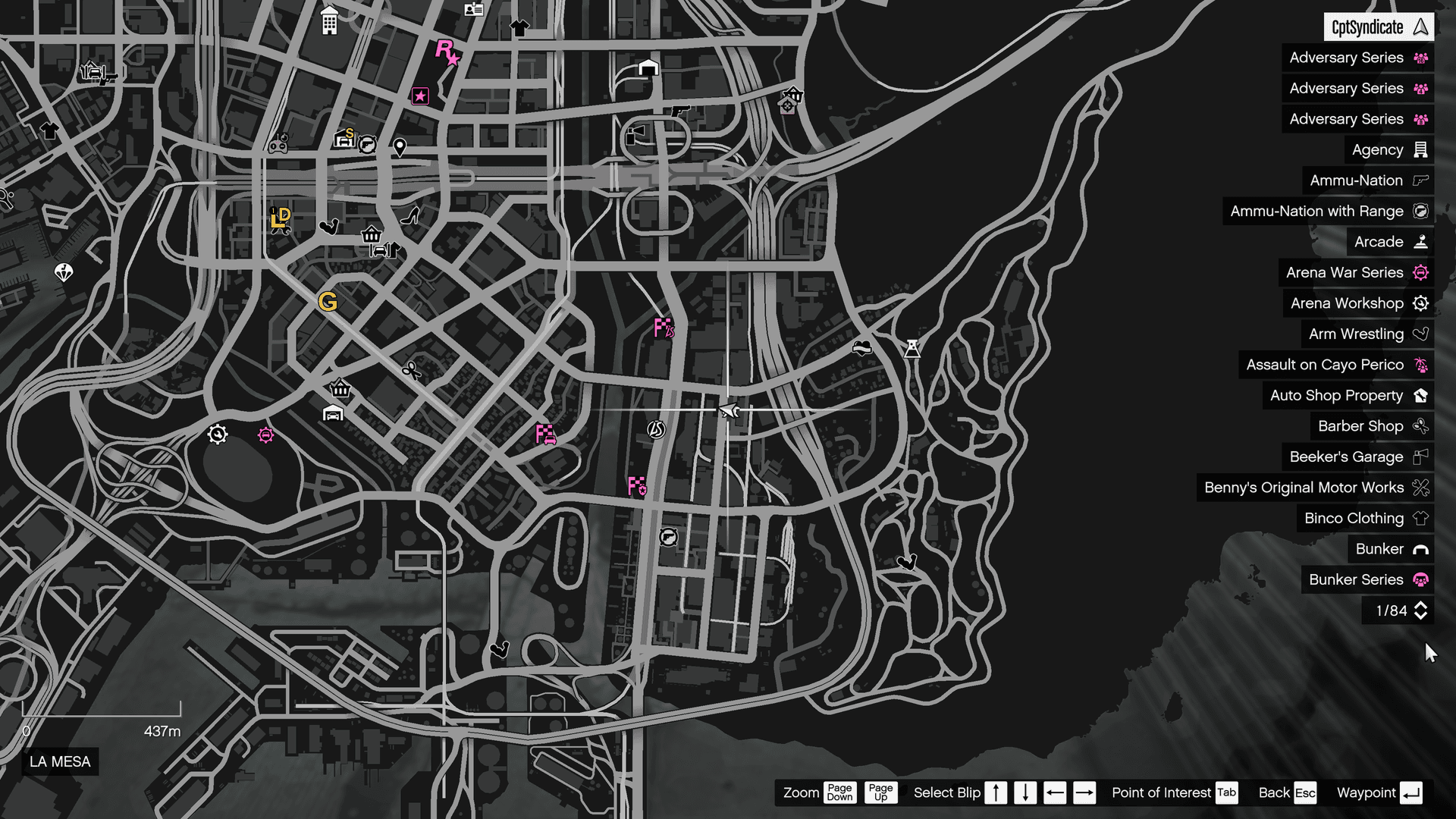Select the Binco Clothing t-shirt icon
1456x819 pixels.
click(1420, 518)
